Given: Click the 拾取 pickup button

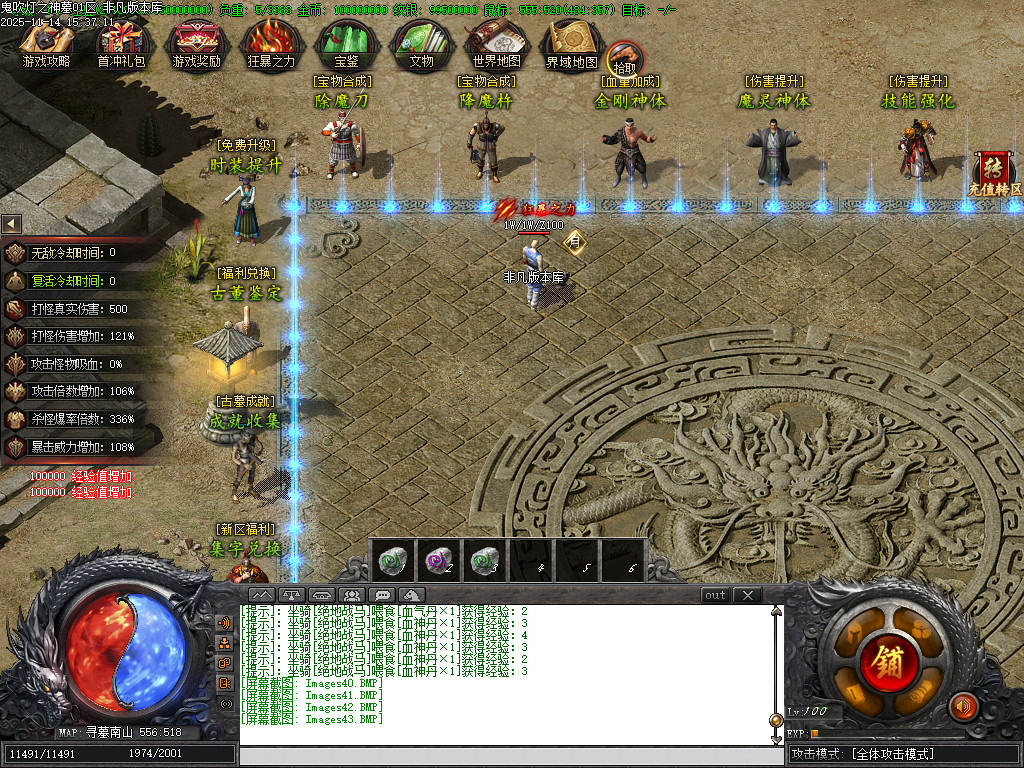Looking at the screenshot, I should point(625,58).
